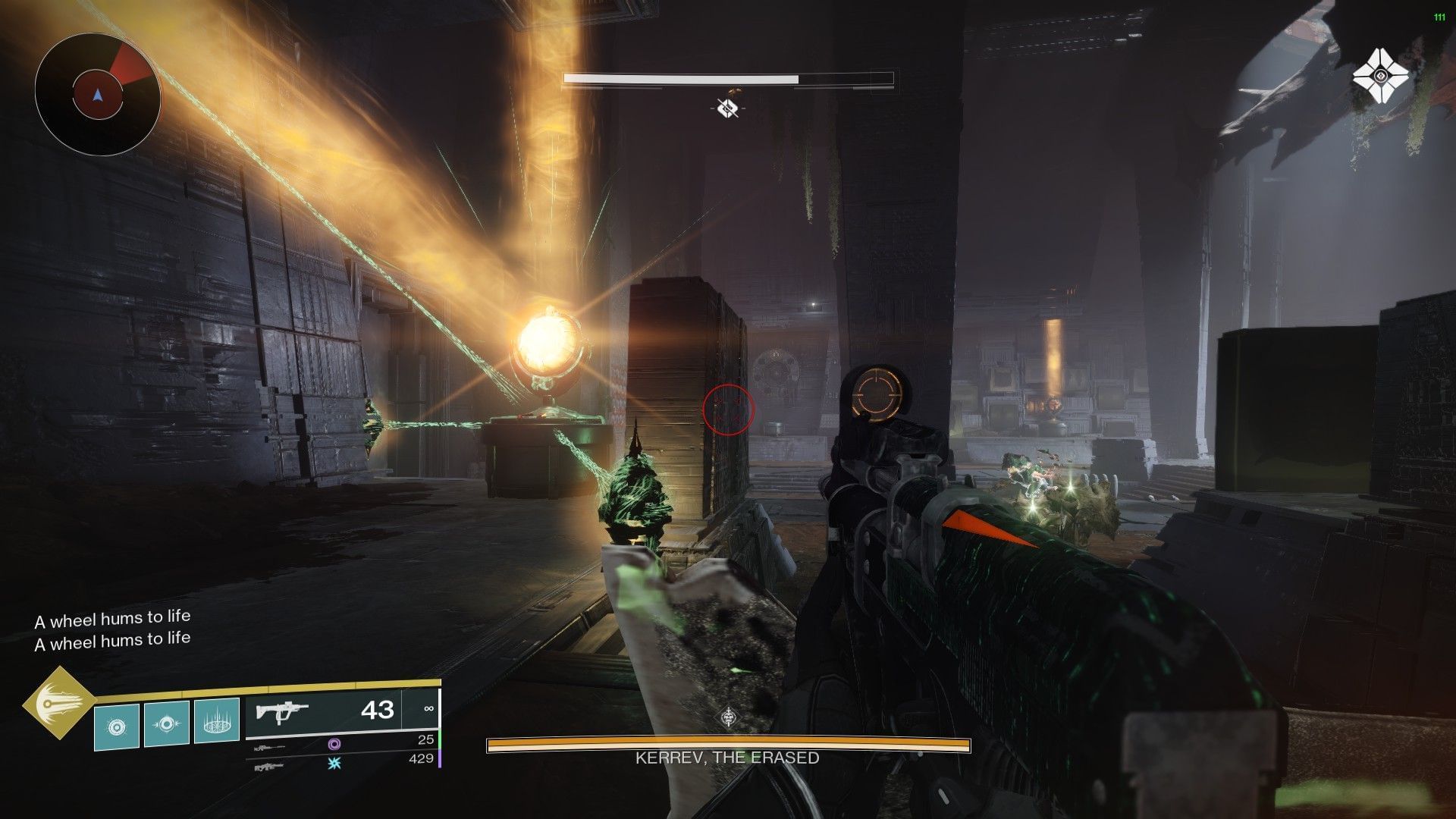
Task: Select the equipped SMG weapon icon
Action: [284, 711]
